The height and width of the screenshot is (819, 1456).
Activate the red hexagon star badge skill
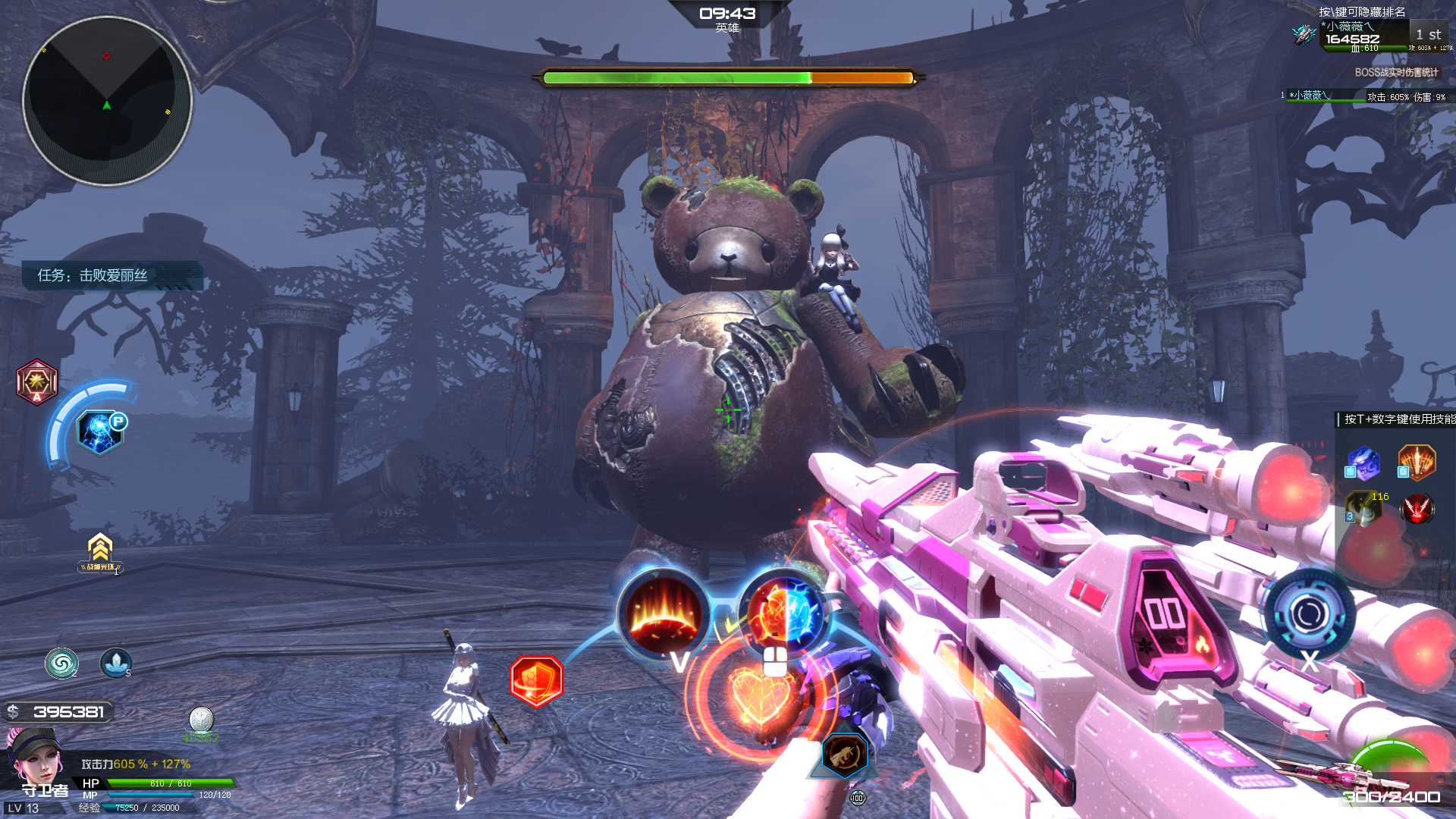point(36,381)
